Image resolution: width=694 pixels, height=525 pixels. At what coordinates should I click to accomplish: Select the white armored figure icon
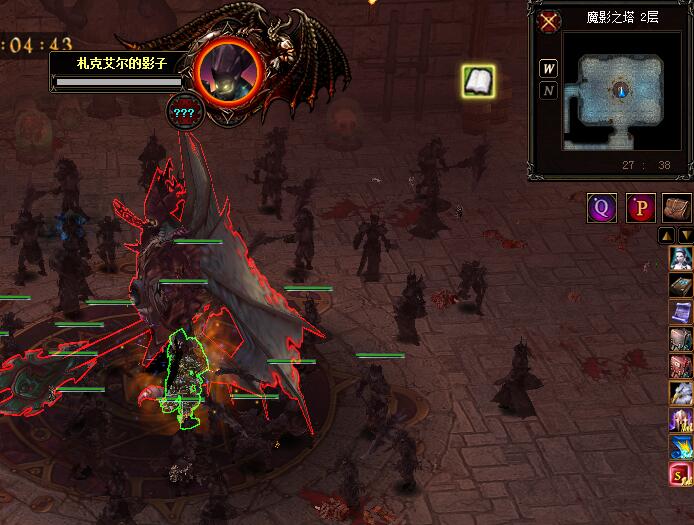(x=681, y=392)
